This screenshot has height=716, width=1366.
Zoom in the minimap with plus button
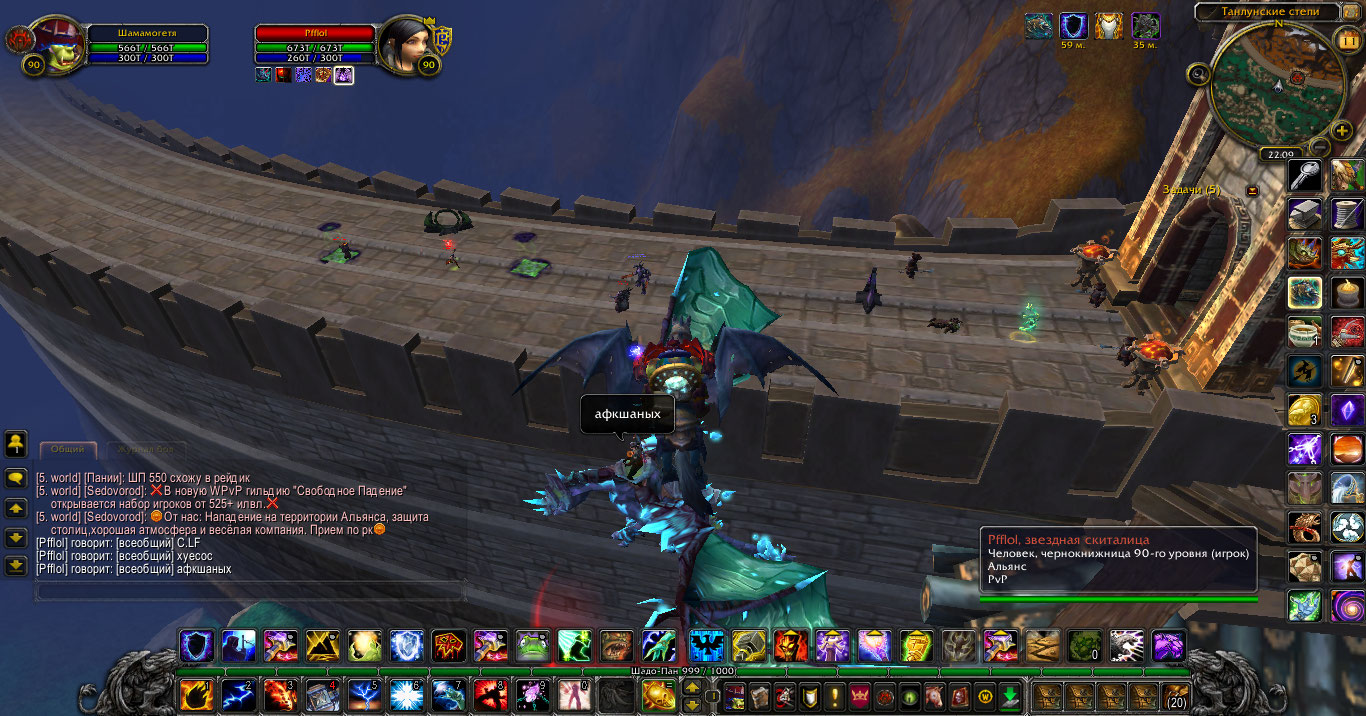click(1342, 130)
